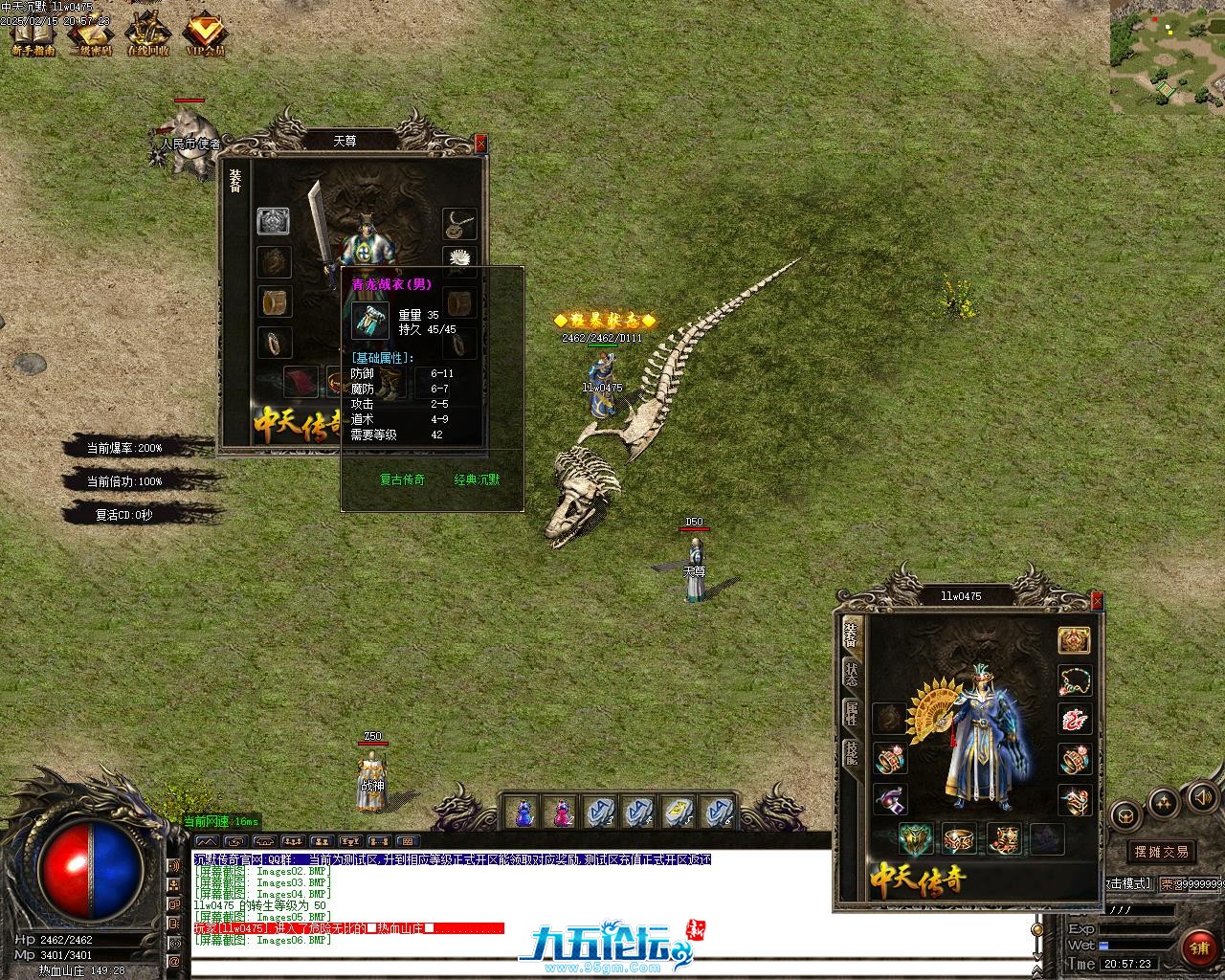The image size is (1225, 980).
Task: Click the minimap in the corner
Action: [1167, 57]
